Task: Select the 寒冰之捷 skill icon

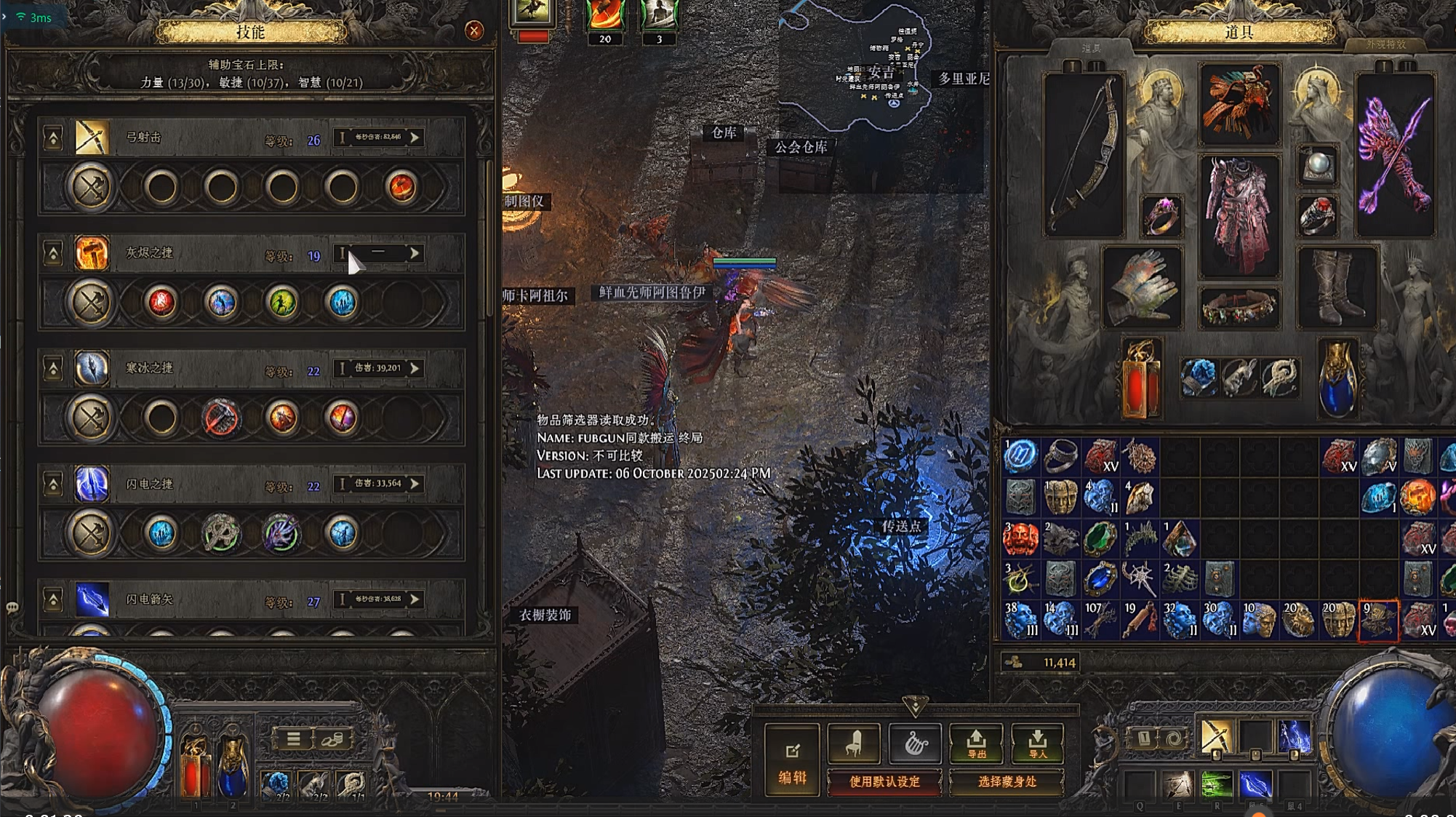Action: pyautogui.click(x=92, y=368)
